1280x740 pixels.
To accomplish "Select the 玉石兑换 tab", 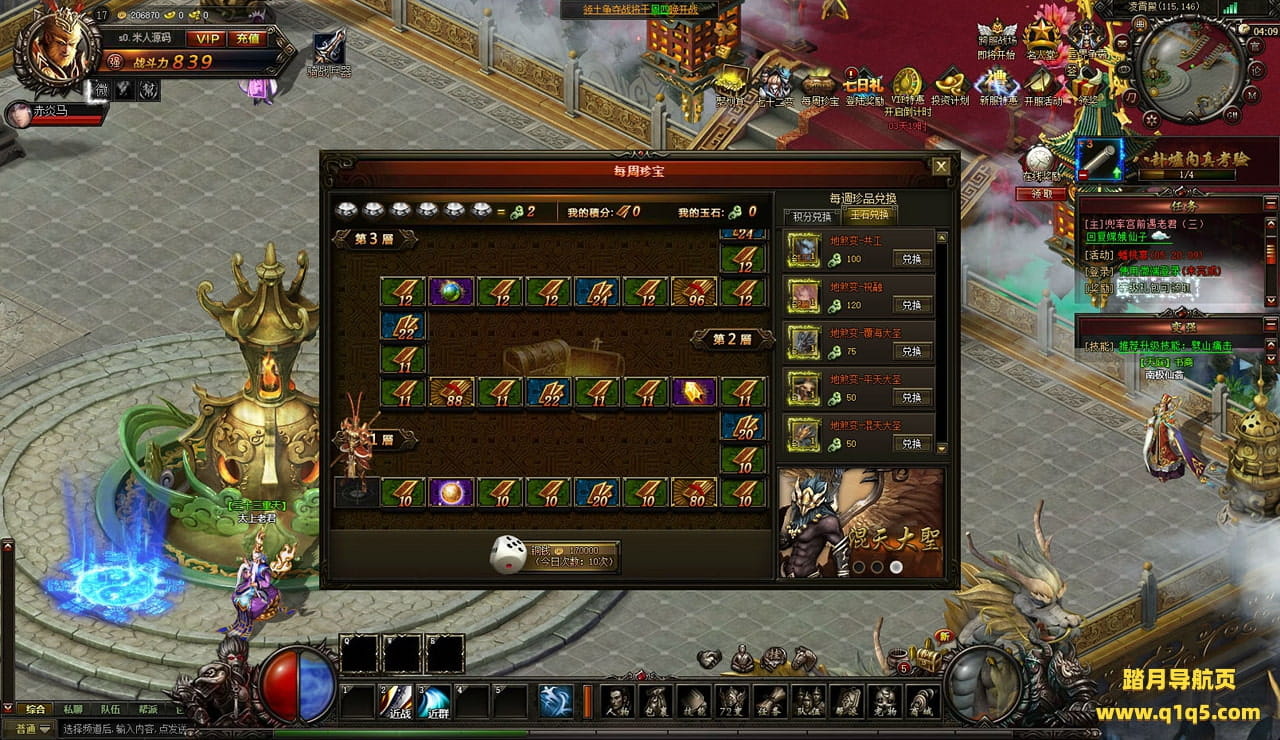I will (868, 216).
